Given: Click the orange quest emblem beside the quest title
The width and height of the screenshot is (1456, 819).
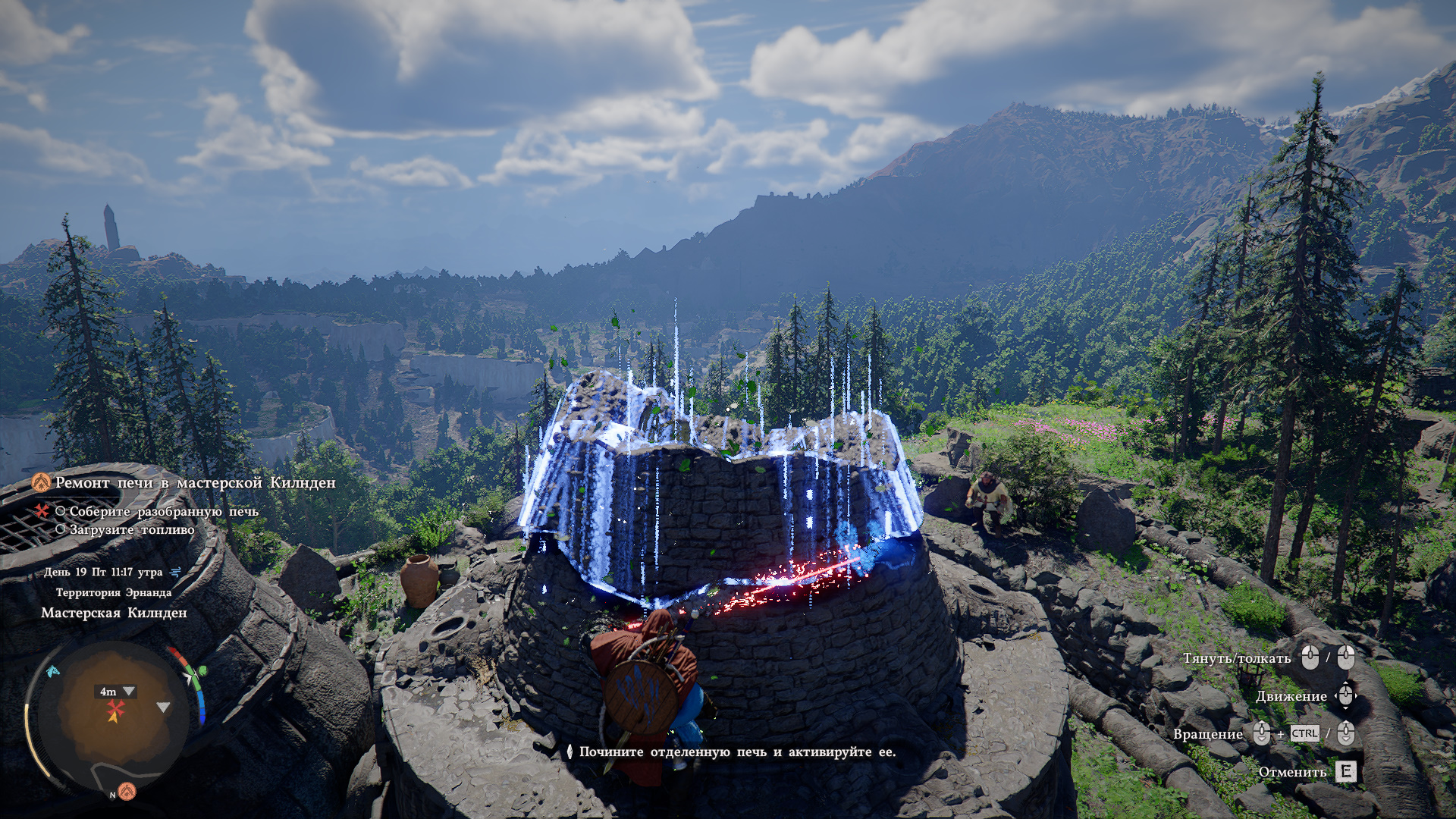Looking at the screenshot, I should pyautogui.click(x=41, y=483).
